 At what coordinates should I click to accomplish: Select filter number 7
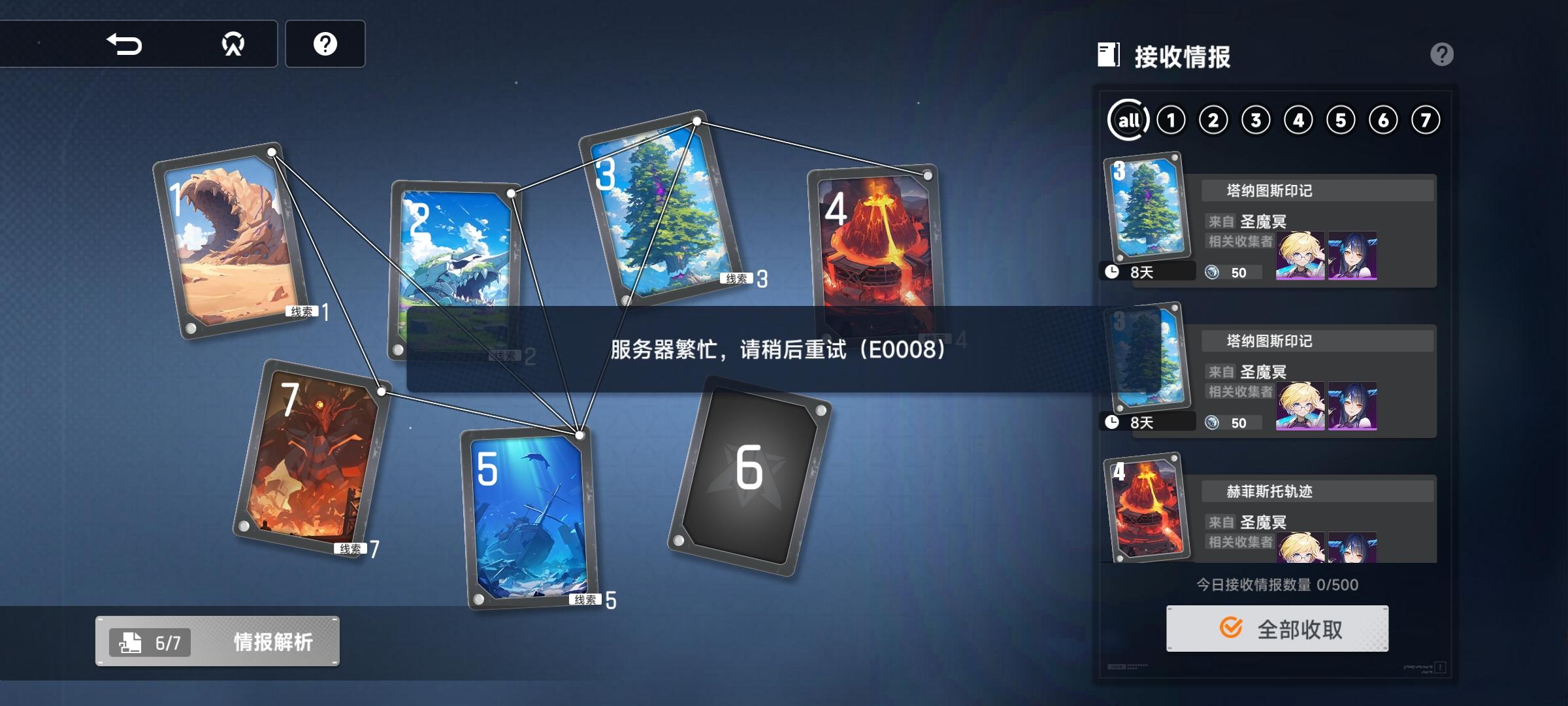click(1426, 118)
